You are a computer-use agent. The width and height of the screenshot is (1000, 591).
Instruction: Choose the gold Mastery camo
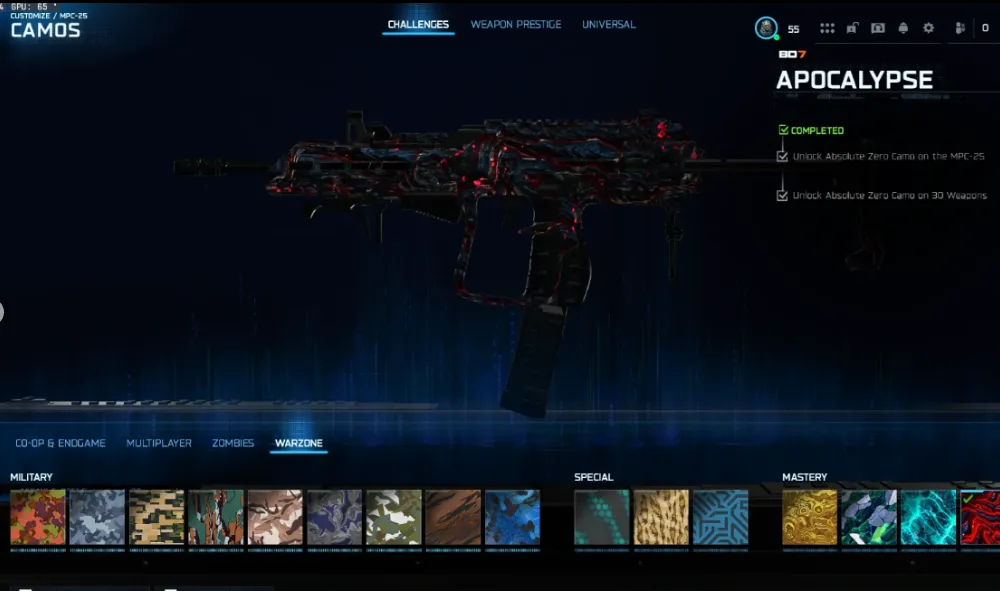[x=810, y=517]
